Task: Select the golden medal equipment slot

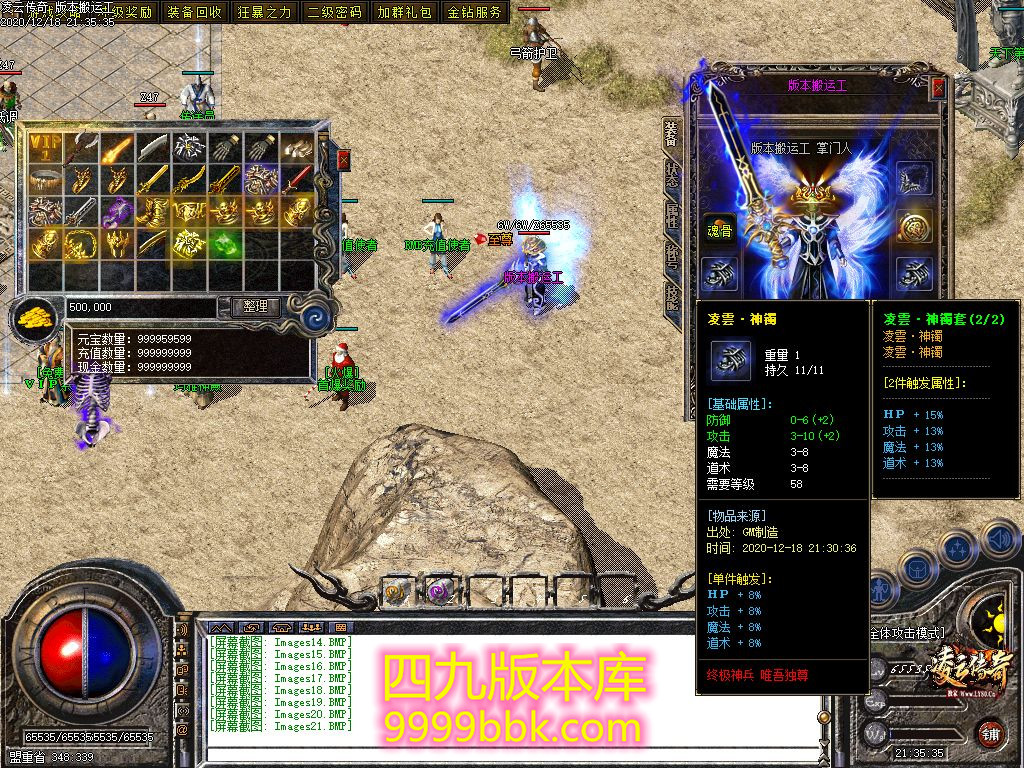Action: (x=914, y=226)
